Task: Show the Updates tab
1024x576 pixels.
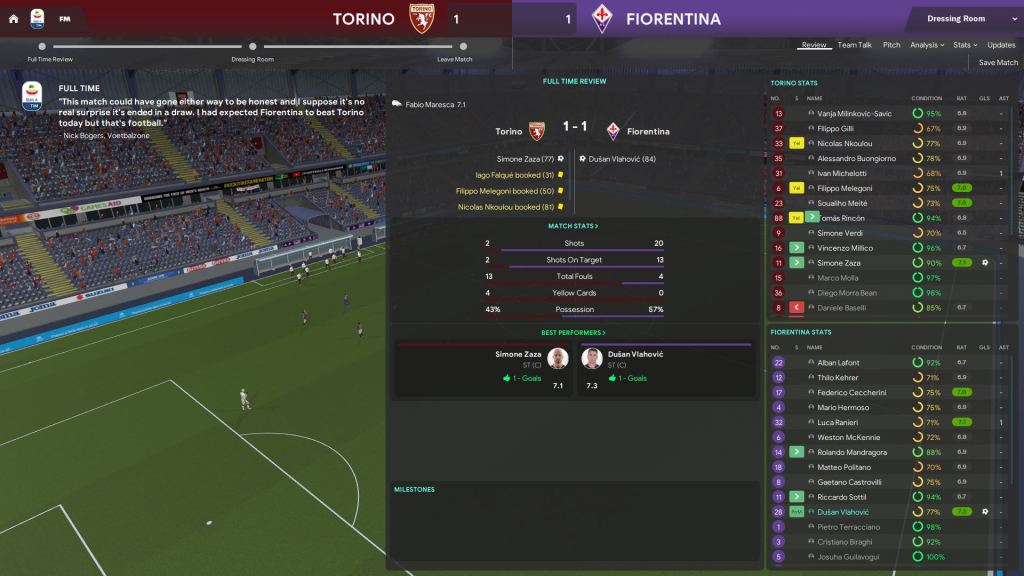Action: tap(1001, 45)
